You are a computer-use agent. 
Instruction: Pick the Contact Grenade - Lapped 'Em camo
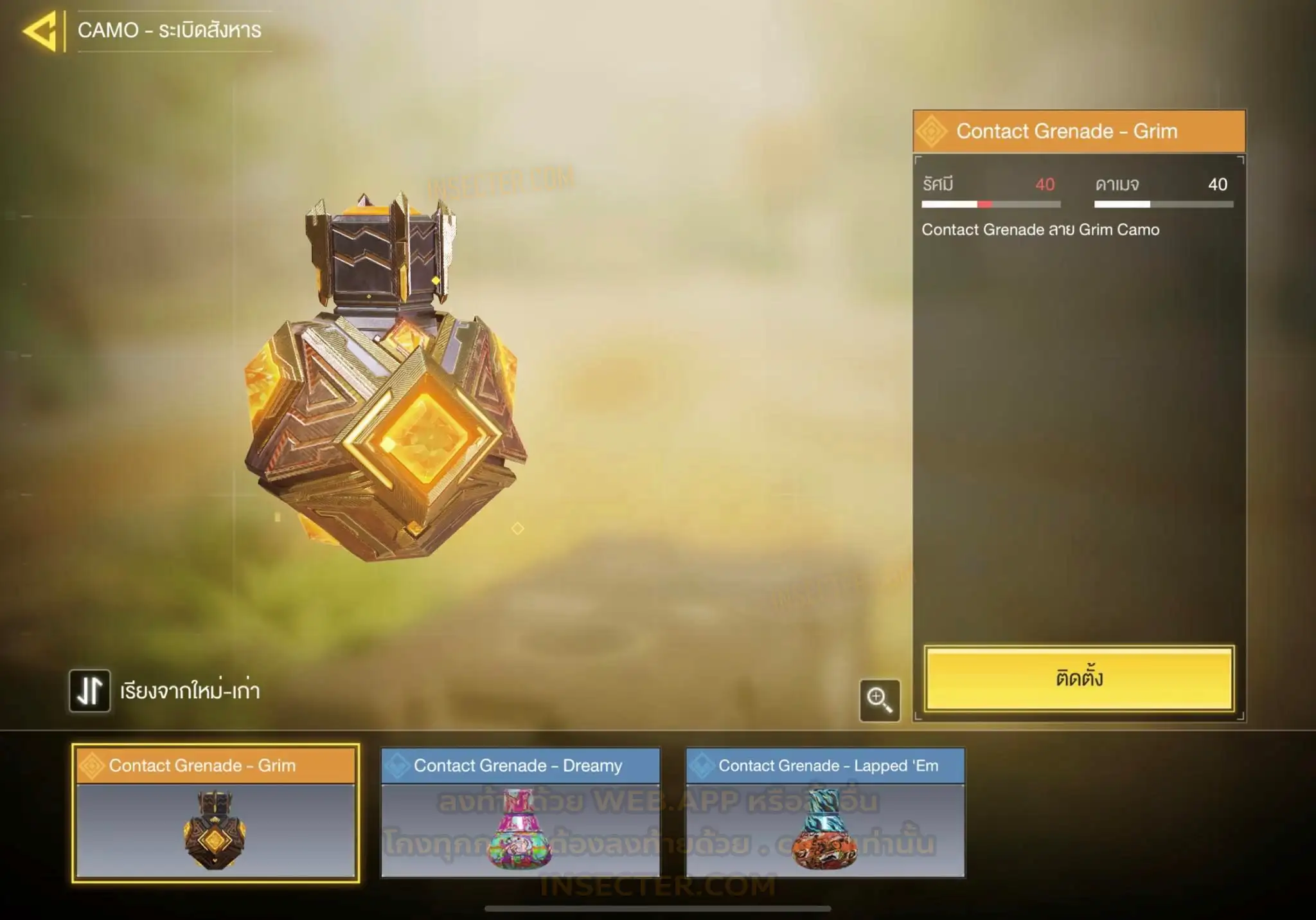[x=825, y=813]
